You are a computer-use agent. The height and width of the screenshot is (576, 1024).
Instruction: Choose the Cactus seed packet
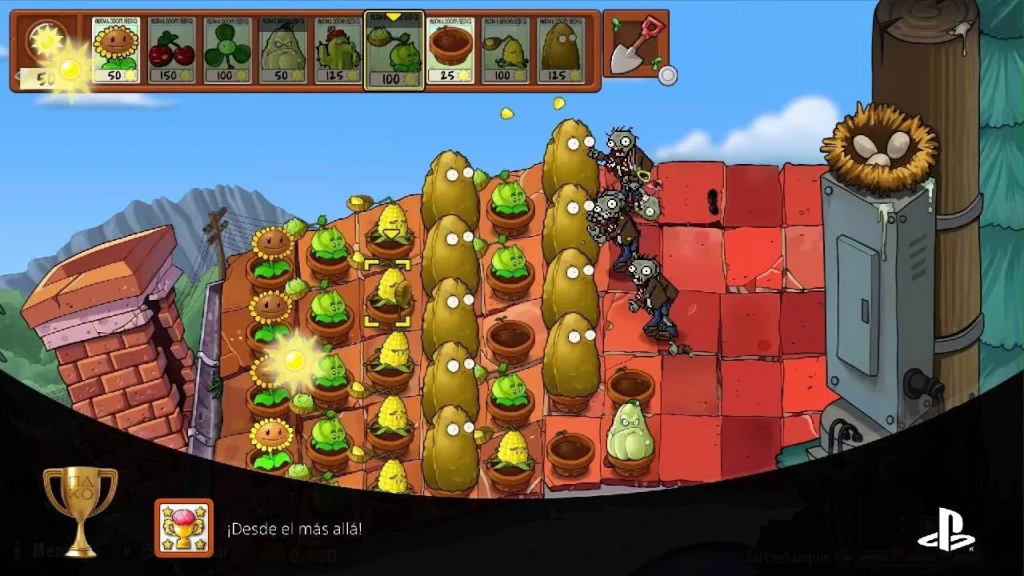tap(338, 50)
